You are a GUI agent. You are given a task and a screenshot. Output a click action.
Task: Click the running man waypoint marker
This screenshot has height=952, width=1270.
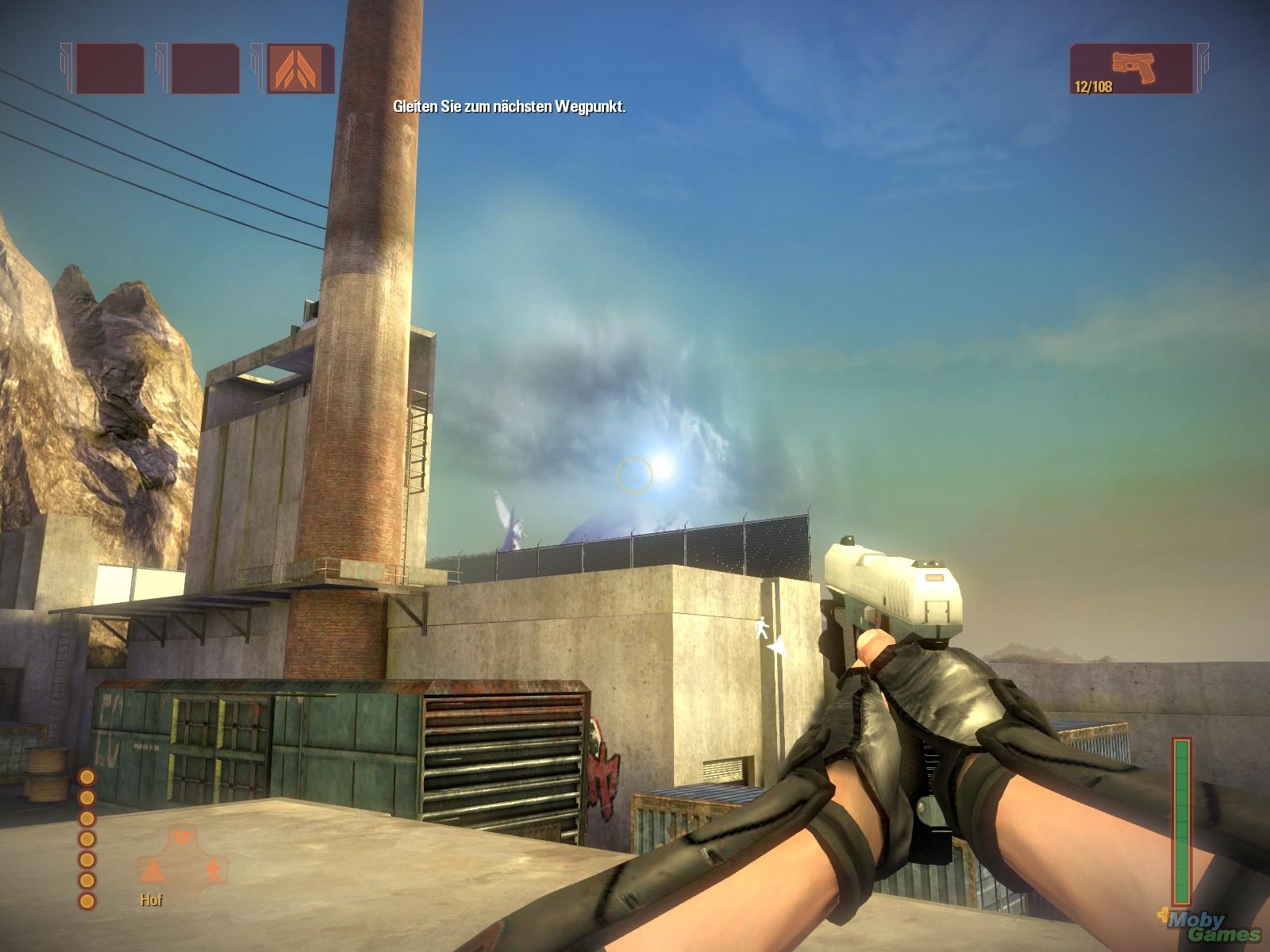point(761,628)
